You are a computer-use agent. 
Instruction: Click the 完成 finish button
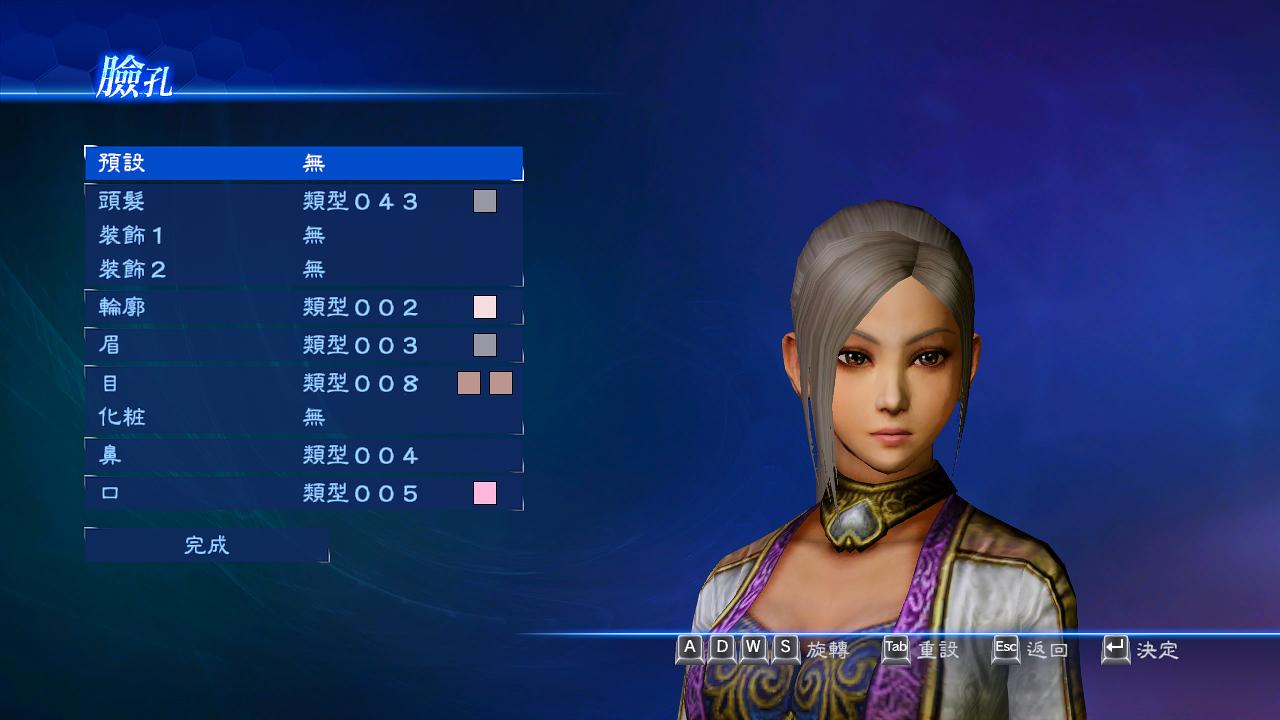click(207, 545)
